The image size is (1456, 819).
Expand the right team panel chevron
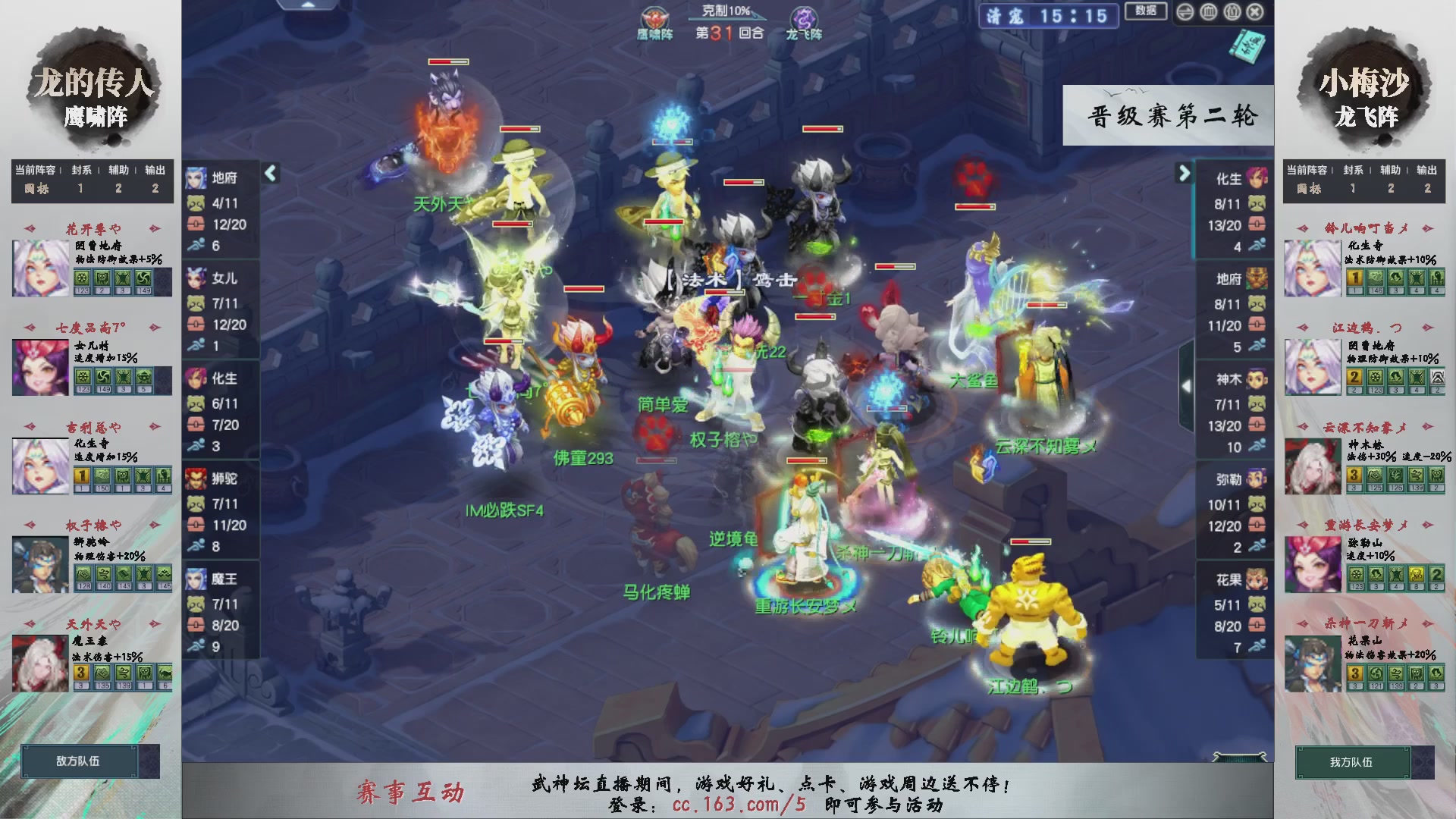coord(1184,173)
